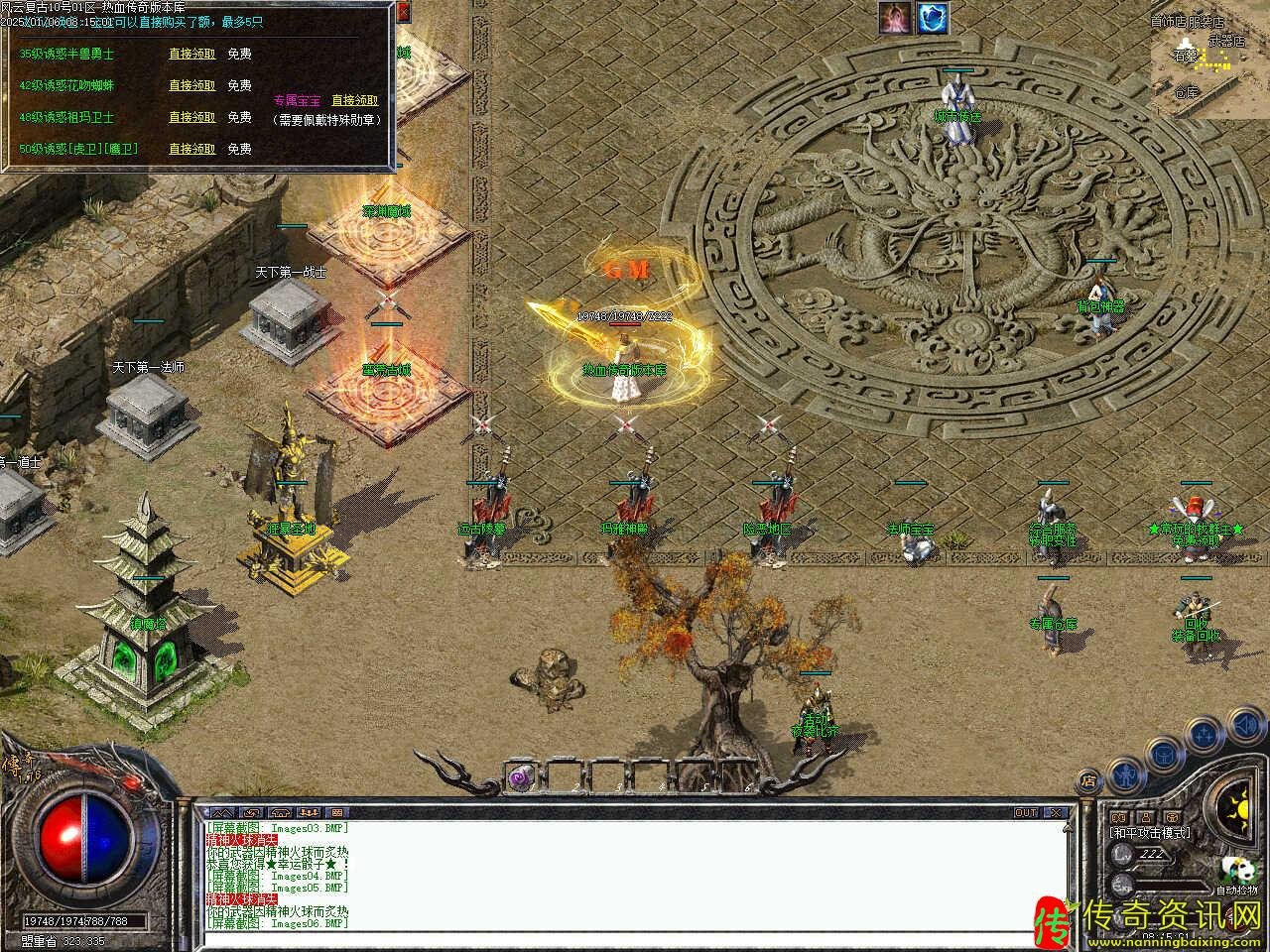Open the skills panel with three stars
The image size is (1270, 952).
click(1203, 735)
